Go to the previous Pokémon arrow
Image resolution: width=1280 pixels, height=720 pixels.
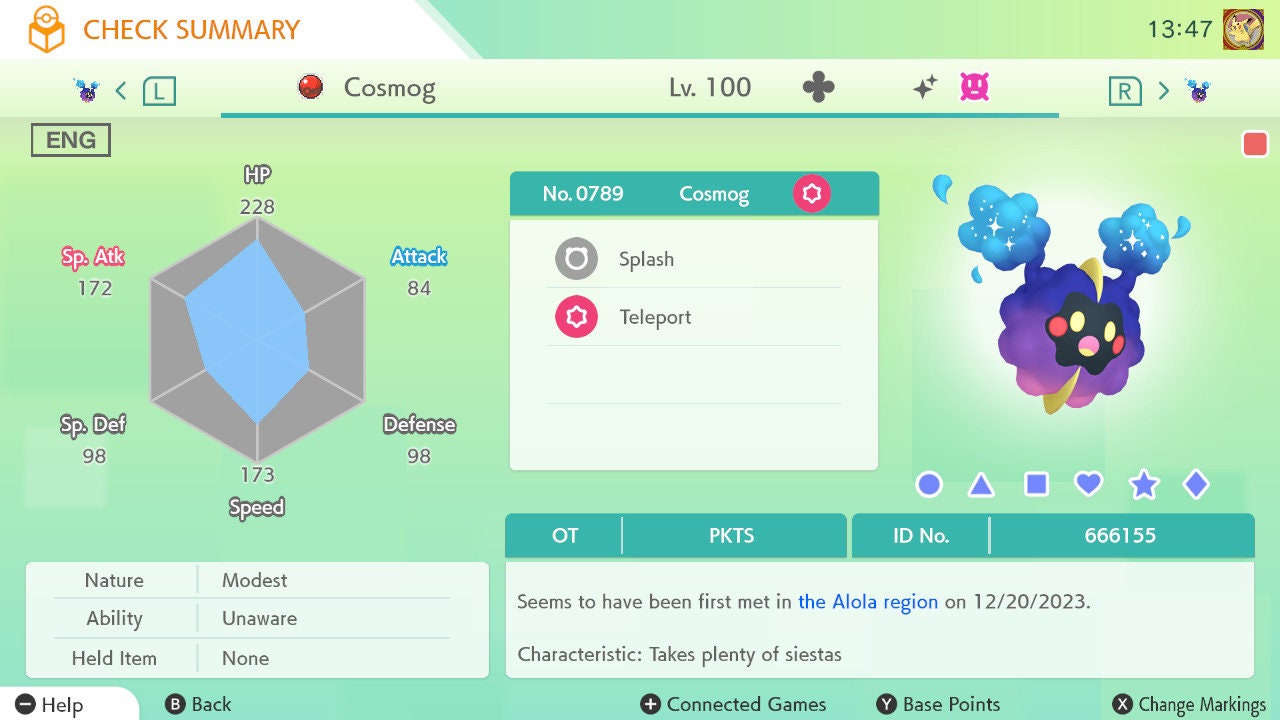pos(121,91)
